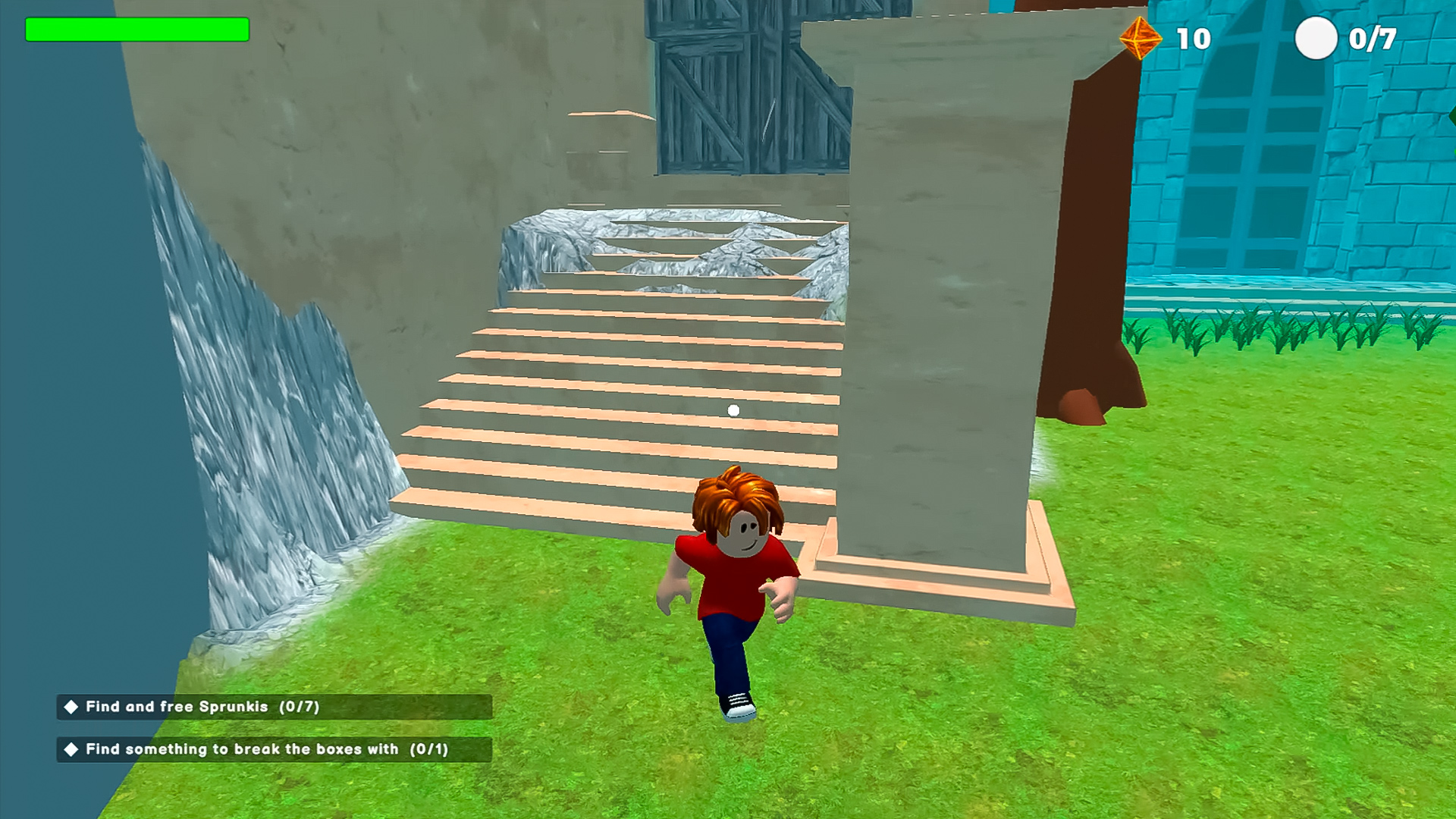Screen dimensions: 1456x819
Task: Click the crosshair dot at screen center
Action: coord(733,409)
